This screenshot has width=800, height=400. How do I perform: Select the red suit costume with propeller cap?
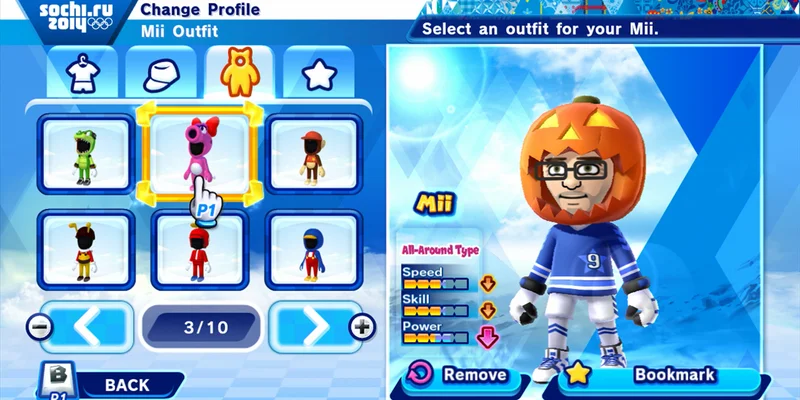pos(198,250)
